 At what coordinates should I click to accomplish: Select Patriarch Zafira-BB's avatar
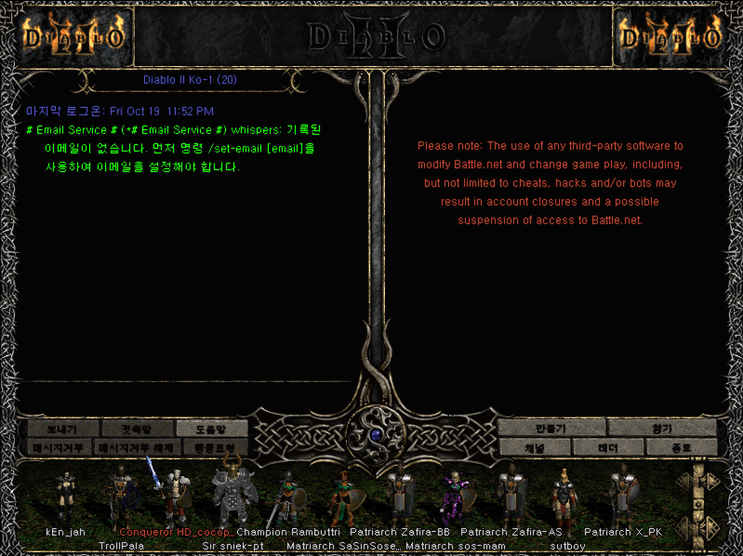pos(399,495)
